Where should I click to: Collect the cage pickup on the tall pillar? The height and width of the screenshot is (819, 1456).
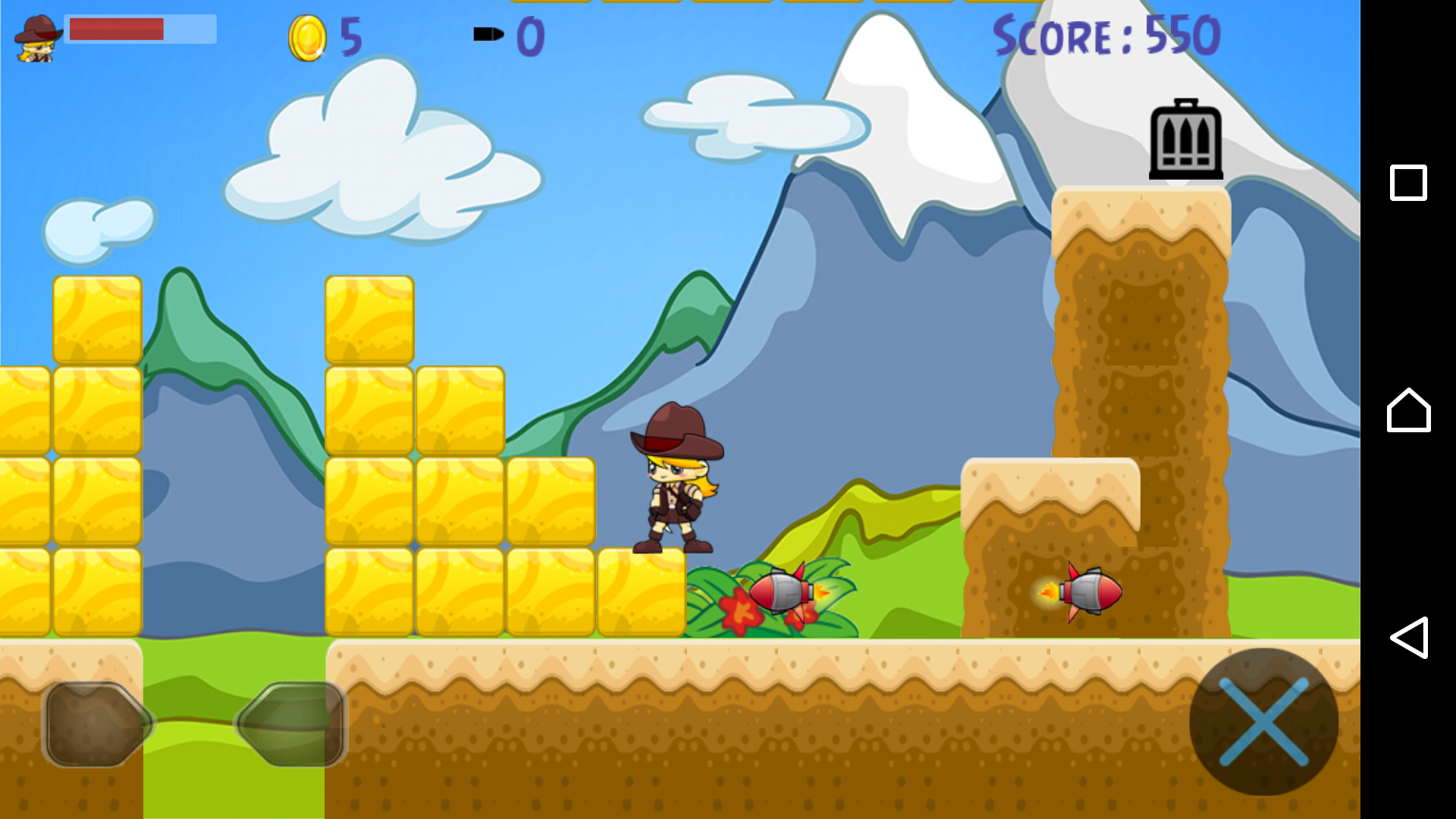point(1186,140)
